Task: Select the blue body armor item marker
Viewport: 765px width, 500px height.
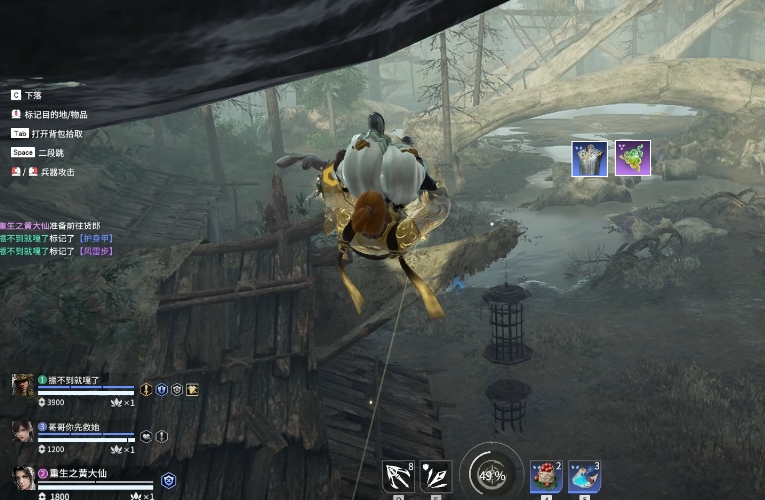Action: 589,159
